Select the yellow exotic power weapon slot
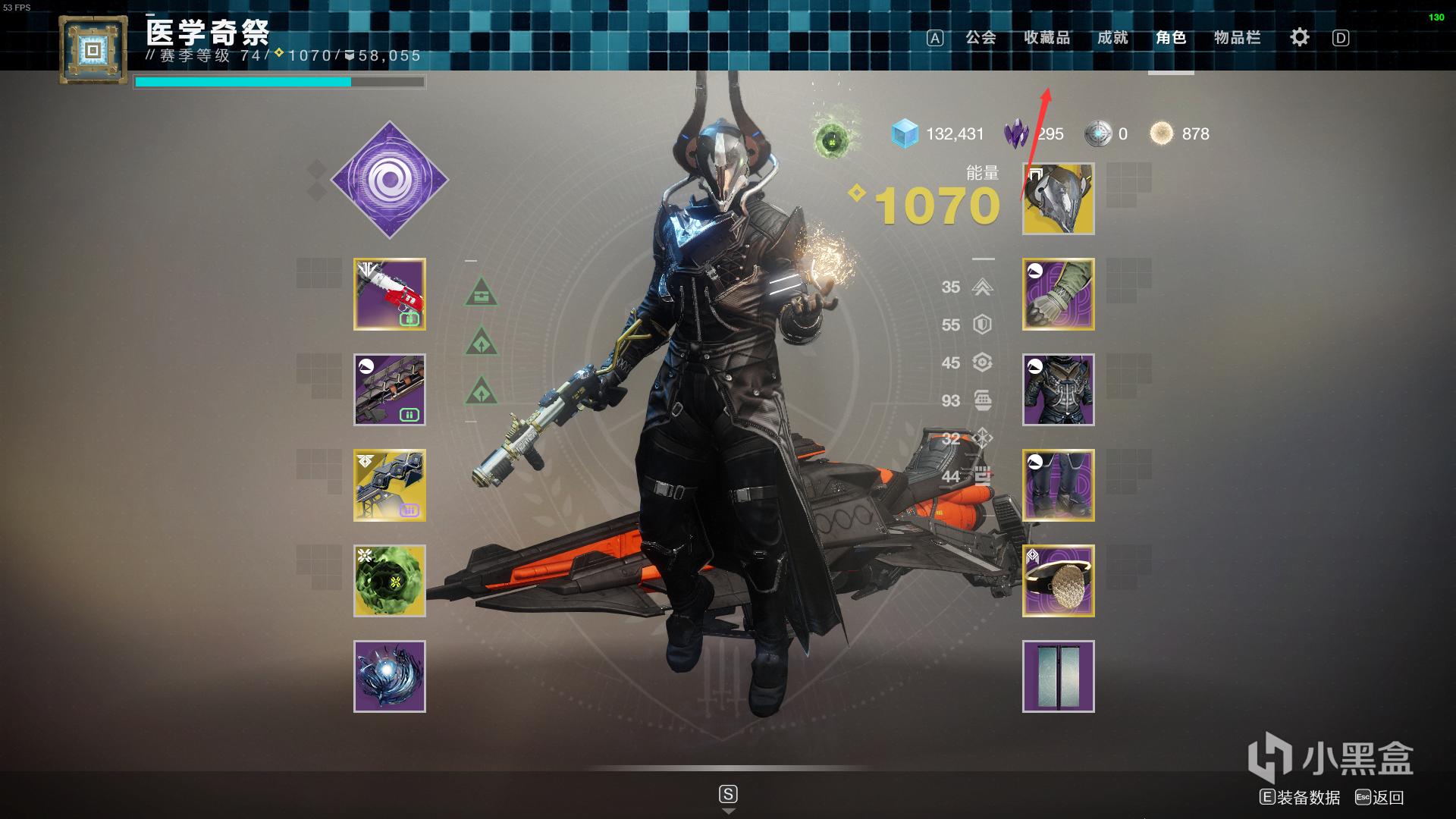 click(390, 485)
